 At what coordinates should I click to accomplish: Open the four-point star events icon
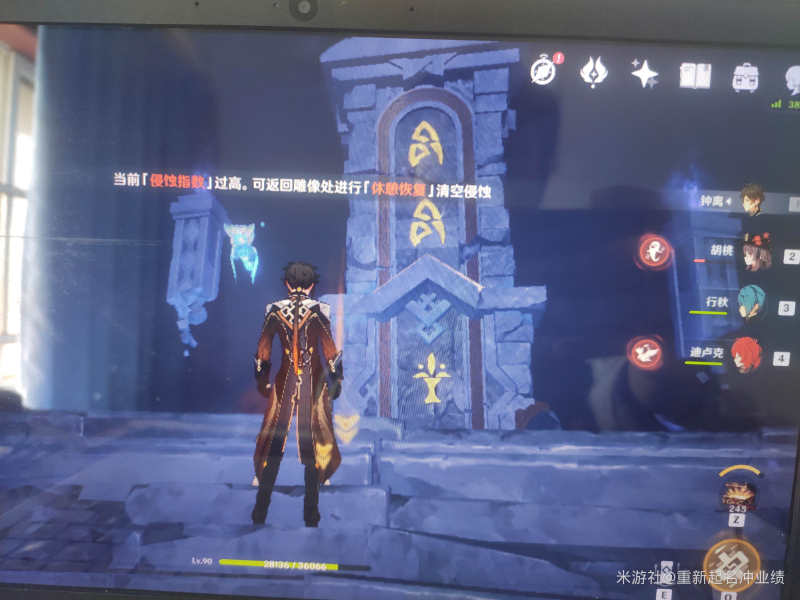[644, 73]
